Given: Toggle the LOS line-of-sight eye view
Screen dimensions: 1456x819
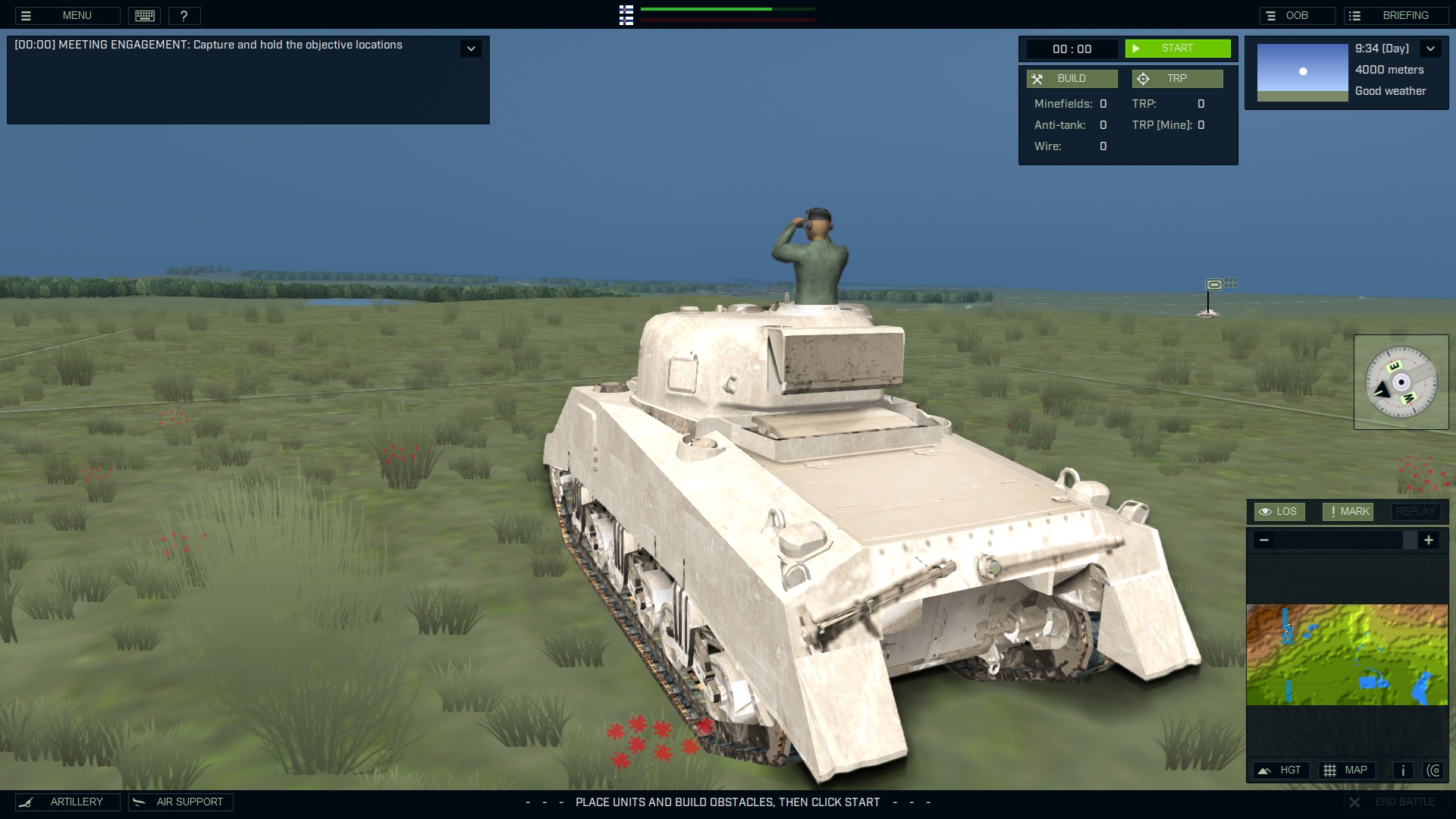Looking at the screenshot, I should click(1280, 511).
